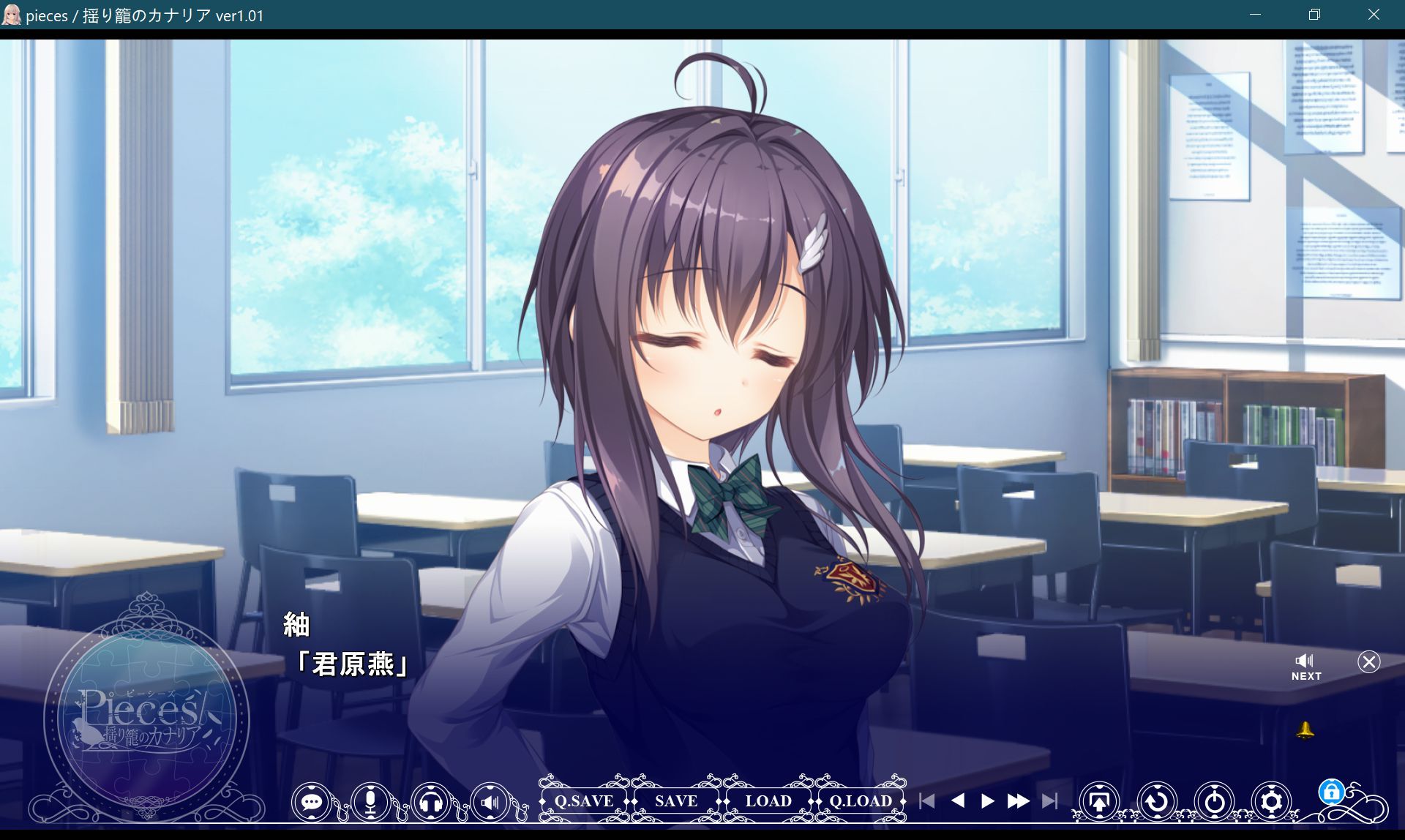
Task: Open the settings gear icon
Action: (x=1271, y=802)
